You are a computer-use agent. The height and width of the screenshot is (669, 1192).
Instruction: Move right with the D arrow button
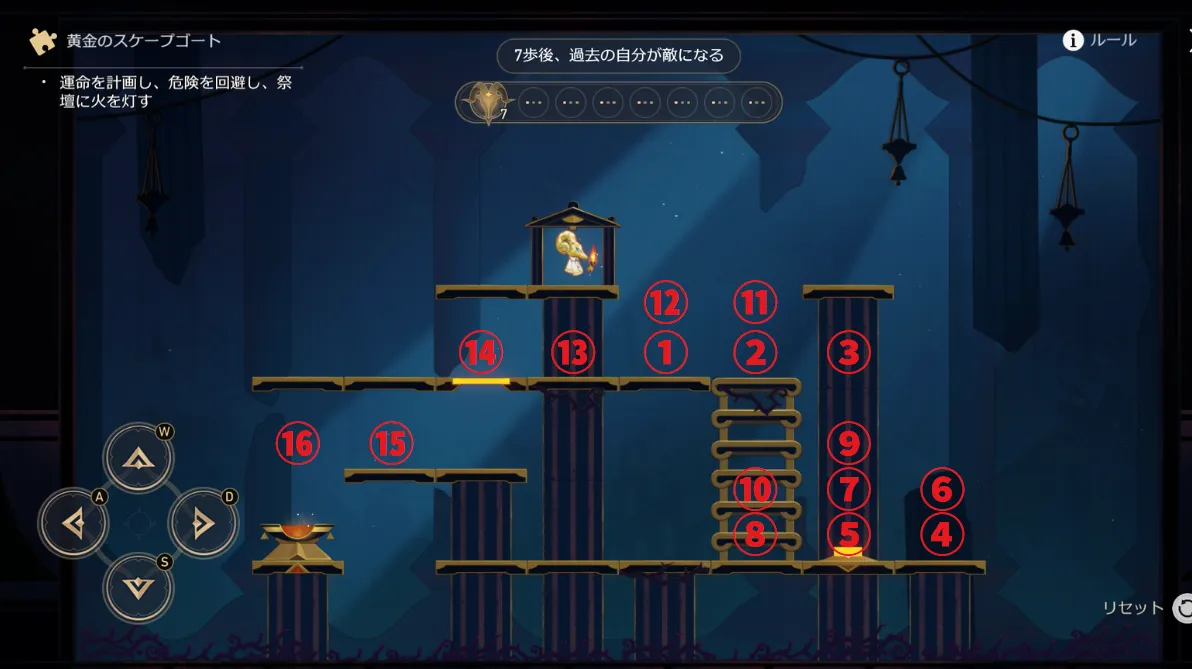pos(203,523)
